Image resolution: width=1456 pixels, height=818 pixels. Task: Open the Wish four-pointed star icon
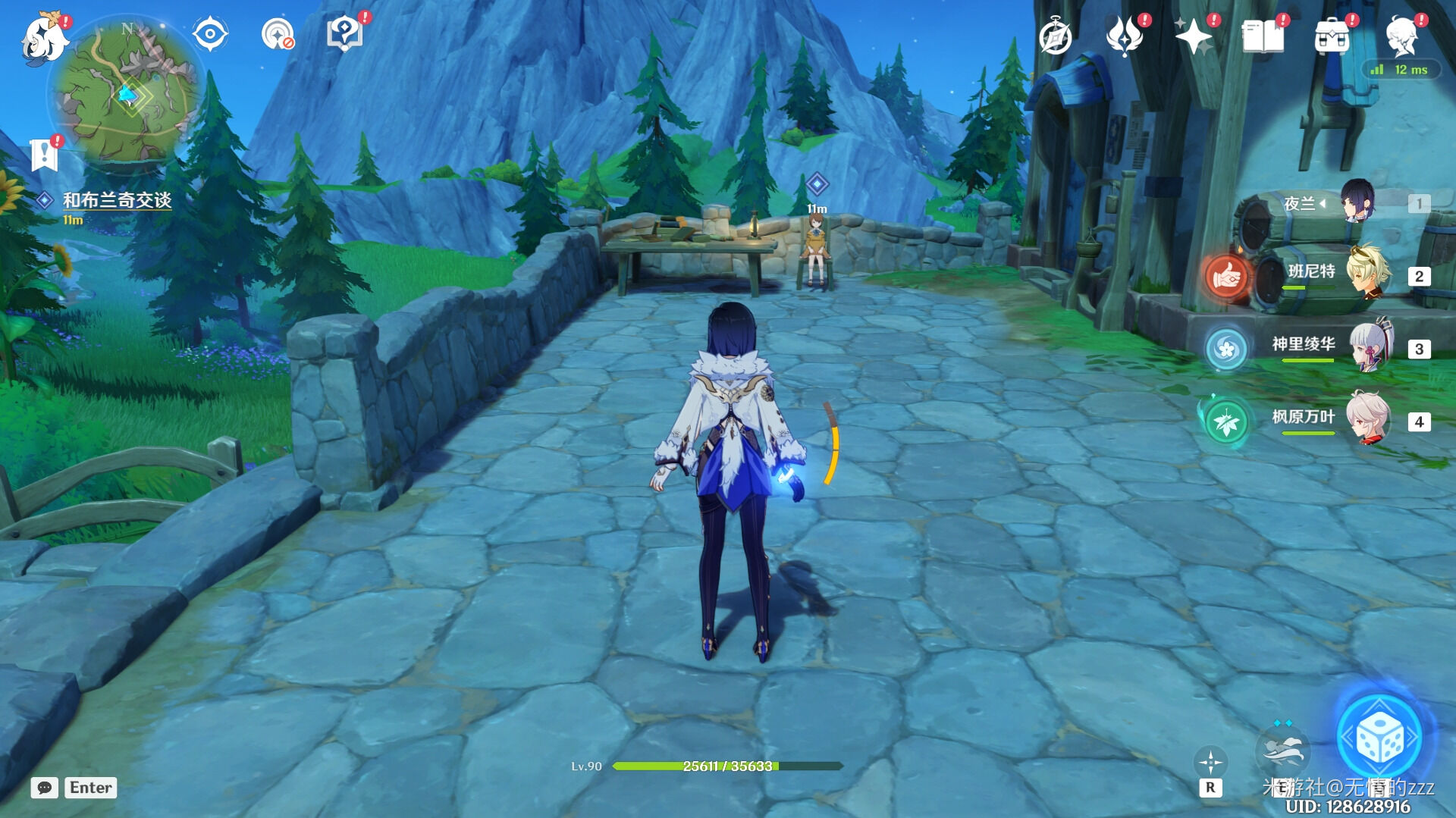point(1194,36)
